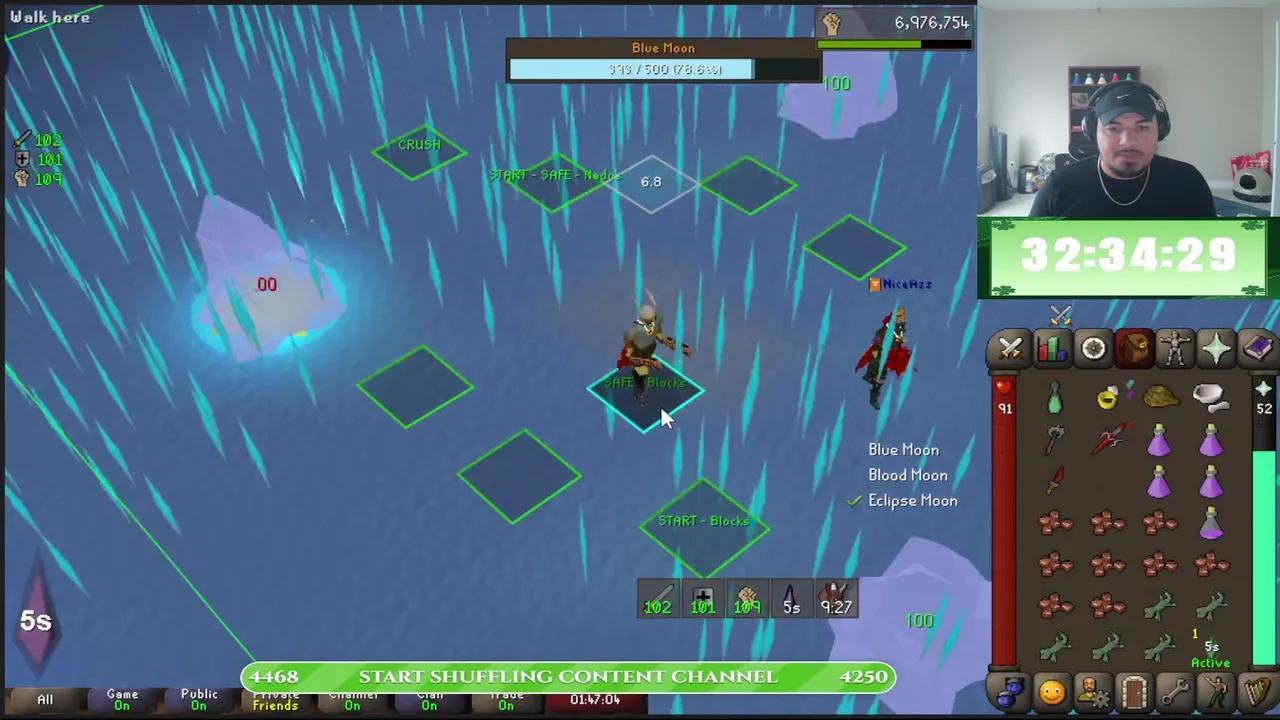Open the wrench Settings tab

coord(1174,690)
